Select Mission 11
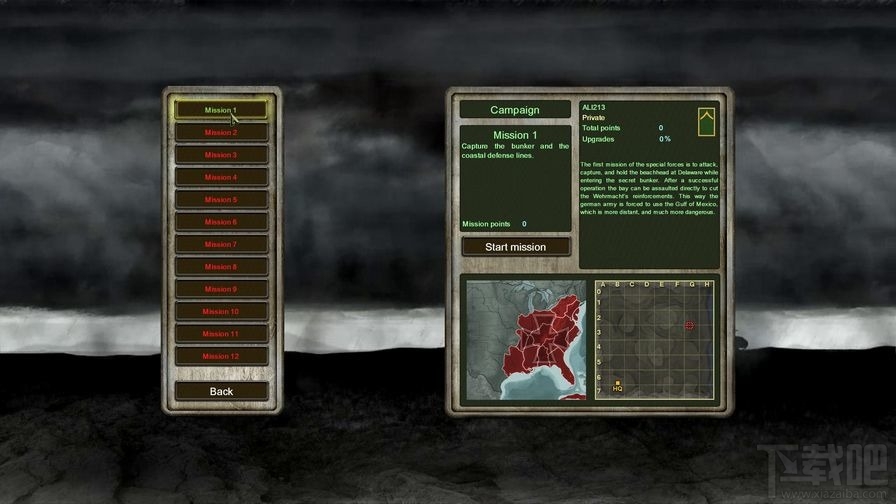The image size is (896, 504). pyautogui.click(x=221, y=334)
